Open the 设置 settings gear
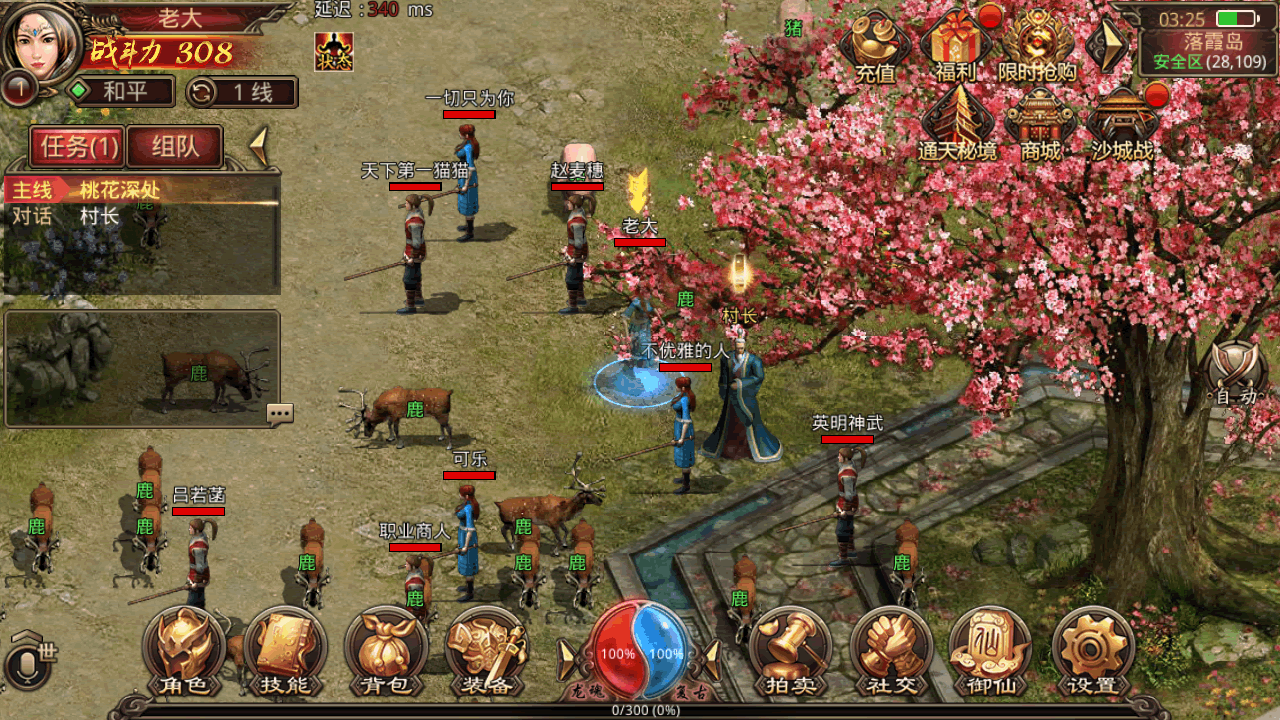This screenshot has height=720, width=1280. [1093, 652]
